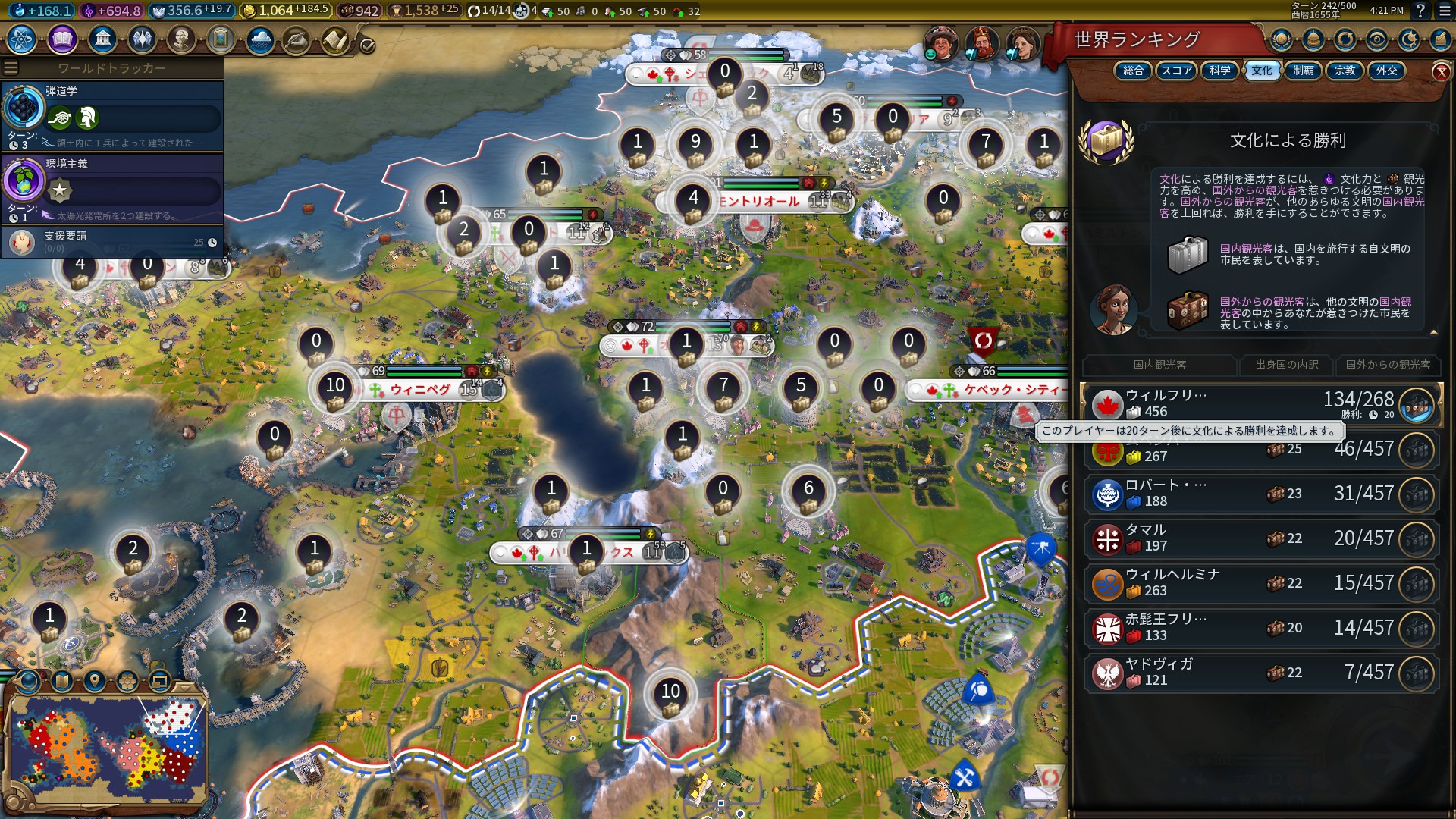The width and height of the screenshot is (1456, 819).
Task: Switch to the 総合 overall ranking tab
Action: [x=1133, y=71]
